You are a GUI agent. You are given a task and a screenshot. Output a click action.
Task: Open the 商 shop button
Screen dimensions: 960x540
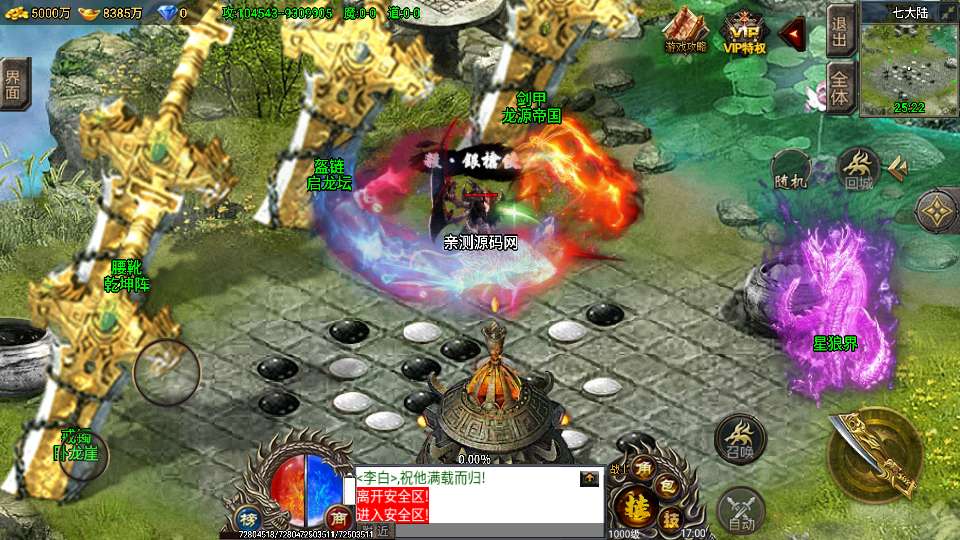coord(337,518)
